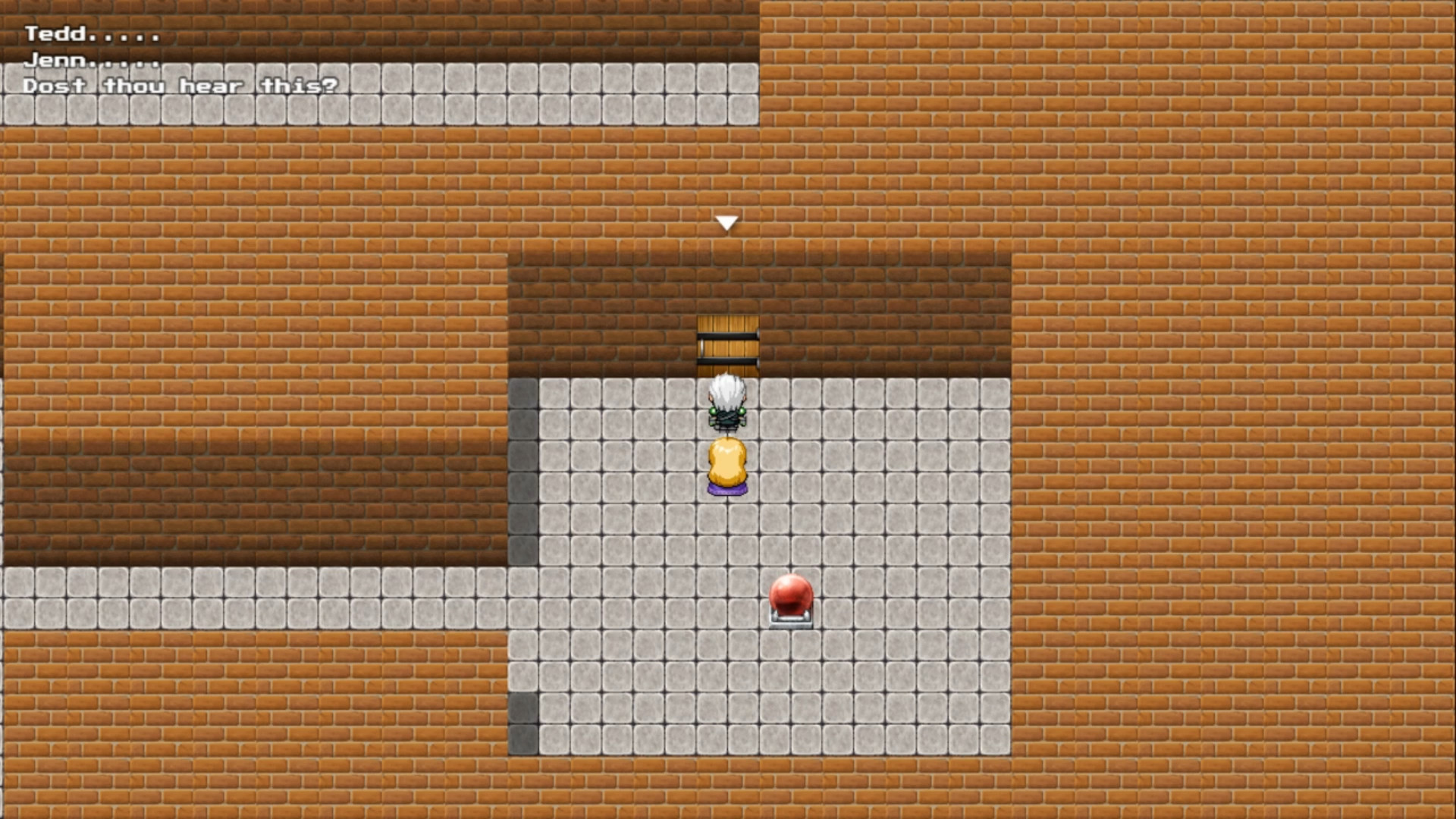
Task: Click the red crystal orb on the floor
Action: pyautogui.click(x=790, y=595)
